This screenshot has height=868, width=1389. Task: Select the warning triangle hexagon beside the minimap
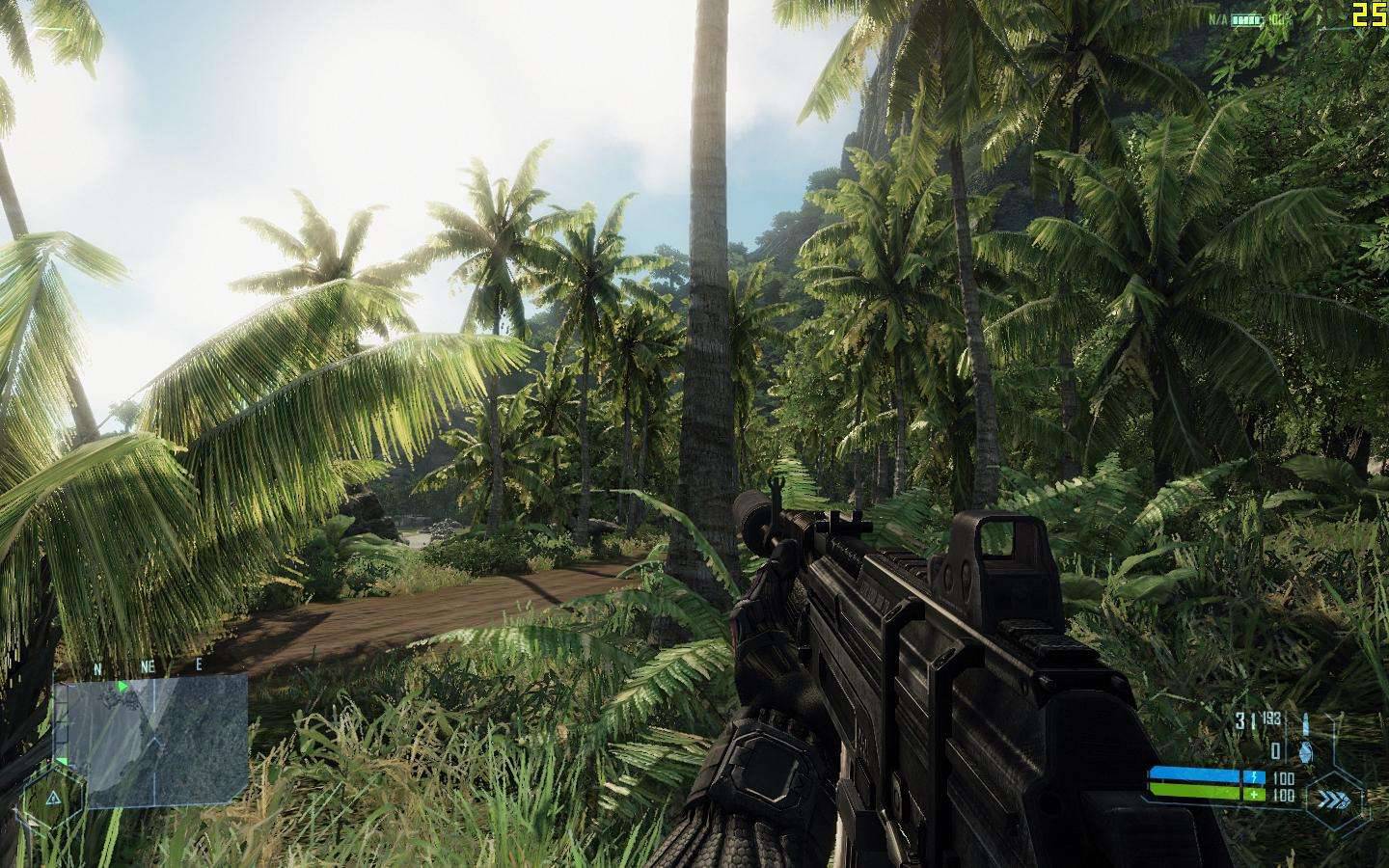(52, 799)
